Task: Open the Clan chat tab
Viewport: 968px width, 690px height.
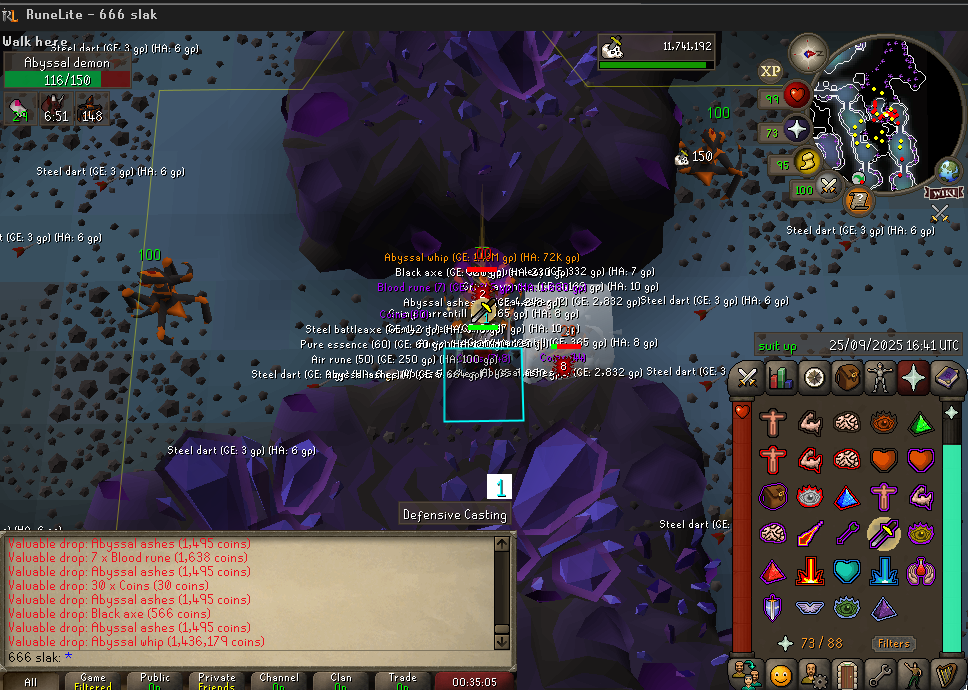Action: pyautogui.click(x=341, y=681)
